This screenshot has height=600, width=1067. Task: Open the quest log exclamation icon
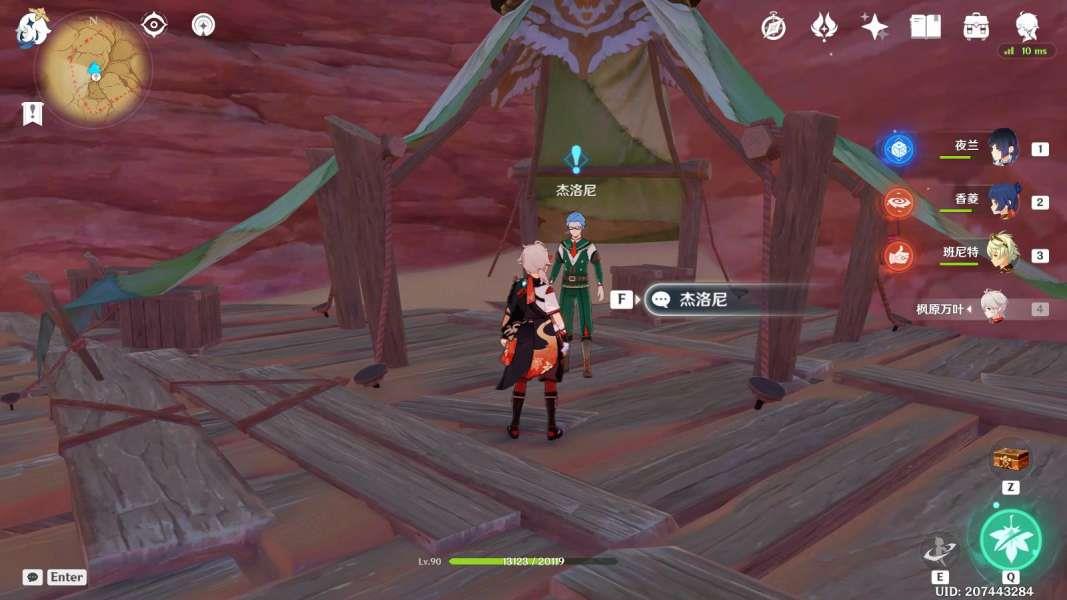[x=32, y=113]
